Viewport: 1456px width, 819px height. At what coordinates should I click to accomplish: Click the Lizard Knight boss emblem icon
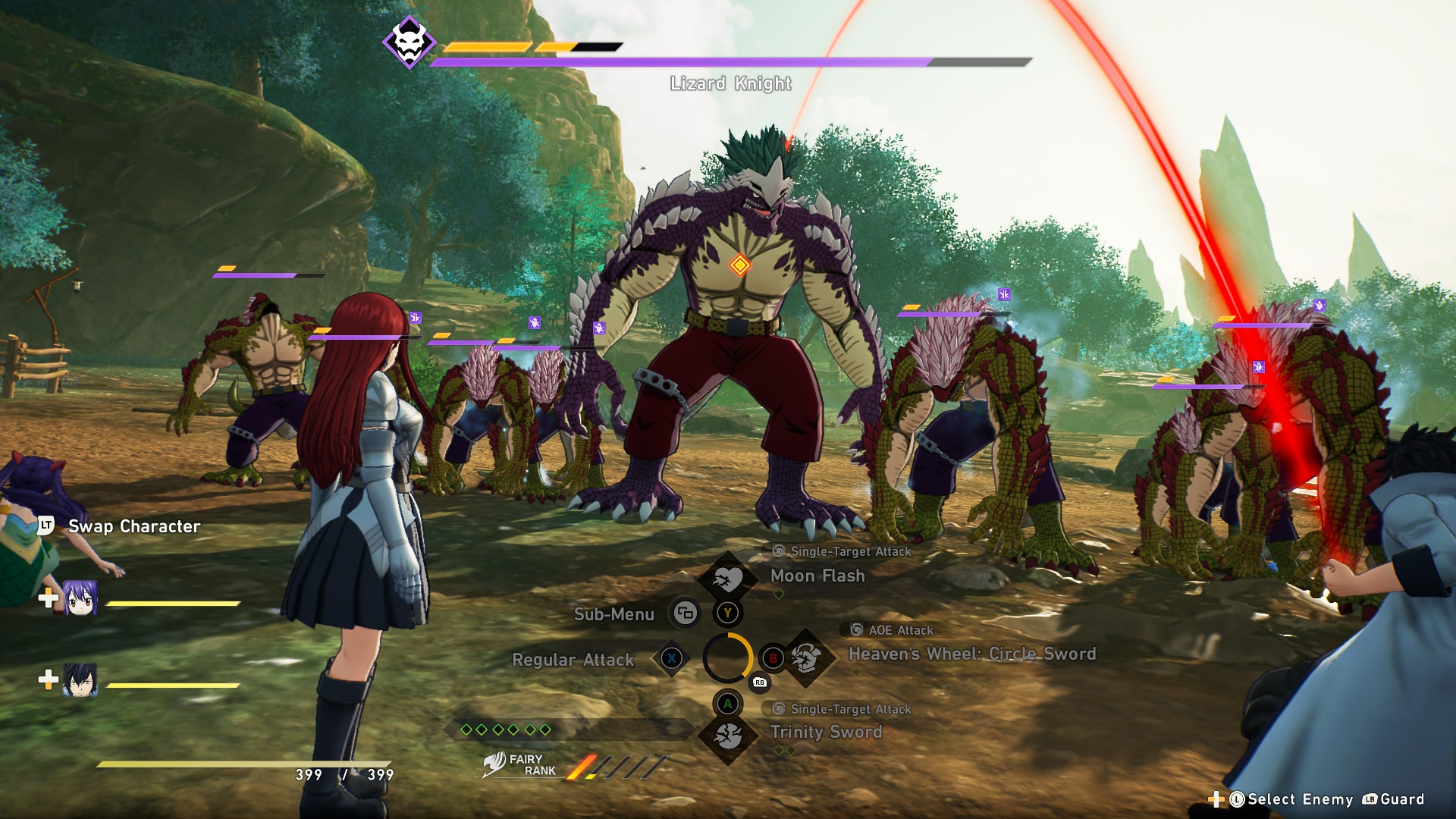tap(409, 42)
